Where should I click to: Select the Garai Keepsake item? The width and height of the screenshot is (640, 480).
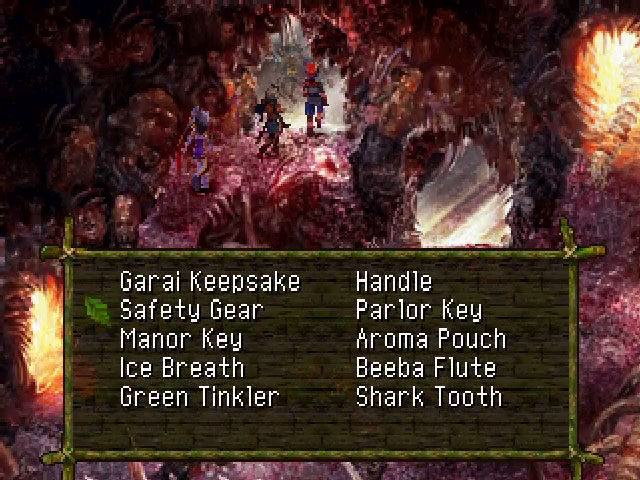tap(209, 282)
